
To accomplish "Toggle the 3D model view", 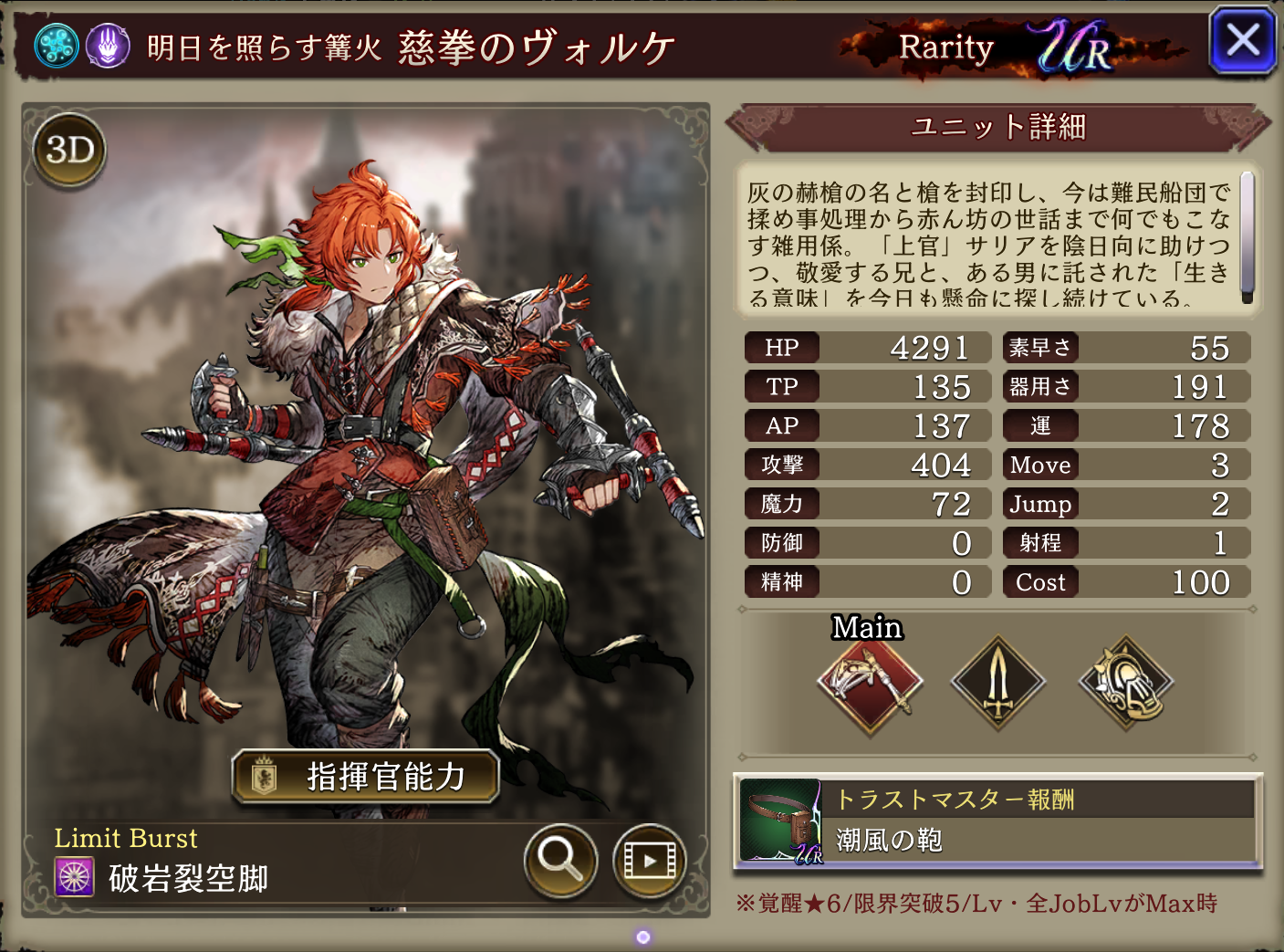I will tap(69, 150).
